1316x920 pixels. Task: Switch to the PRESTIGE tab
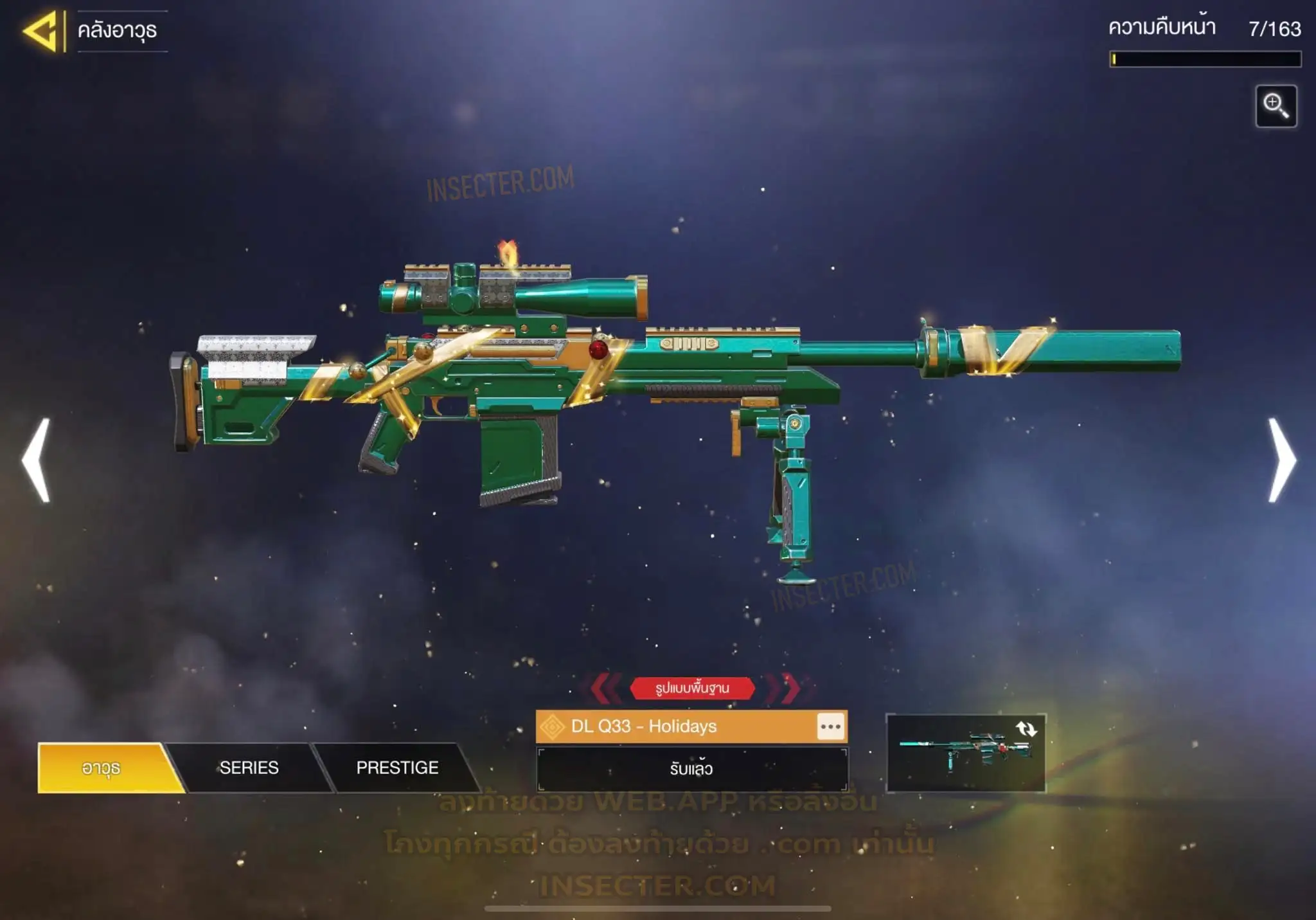pos(397,768)
